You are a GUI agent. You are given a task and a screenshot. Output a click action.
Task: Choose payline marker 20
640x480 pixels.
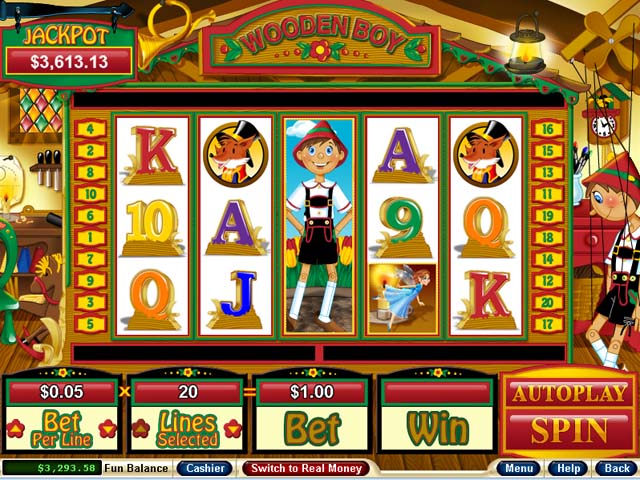click(x=547, y=302)
